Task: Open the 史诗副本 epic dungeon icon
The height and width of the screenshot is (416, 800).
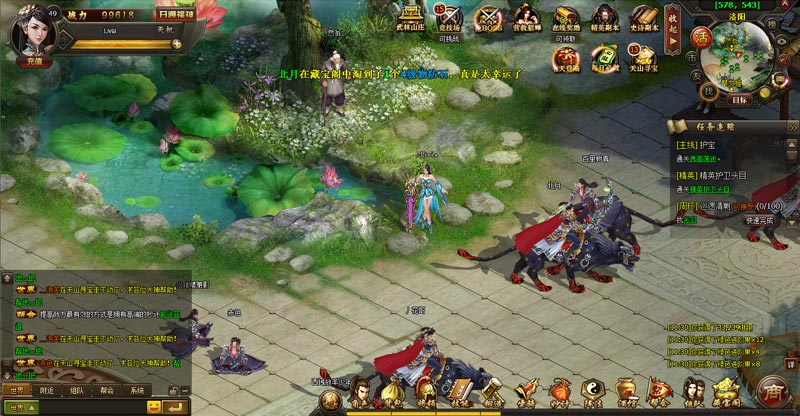Action: point(643,17)
